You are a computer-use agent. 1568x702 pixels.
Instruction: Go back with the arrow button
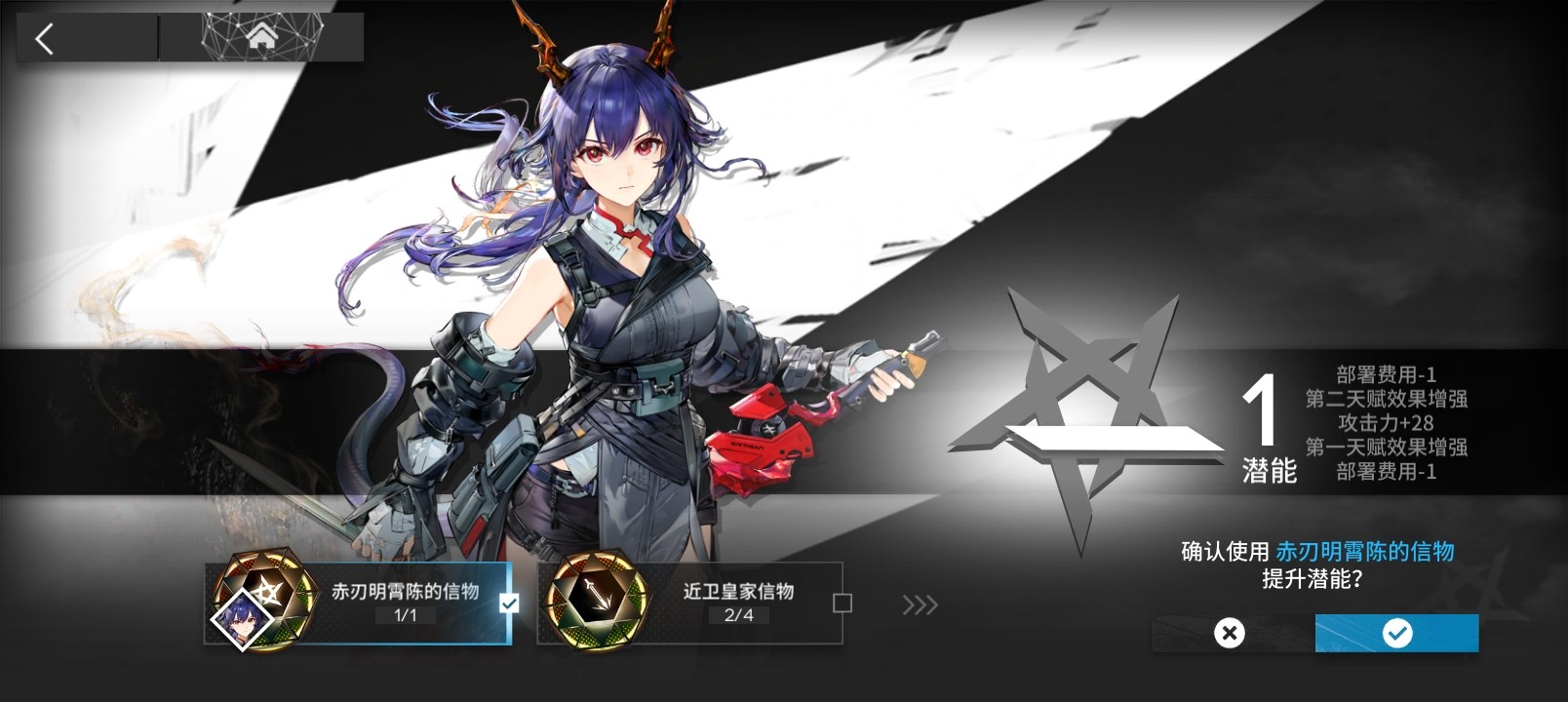point(45,39)
